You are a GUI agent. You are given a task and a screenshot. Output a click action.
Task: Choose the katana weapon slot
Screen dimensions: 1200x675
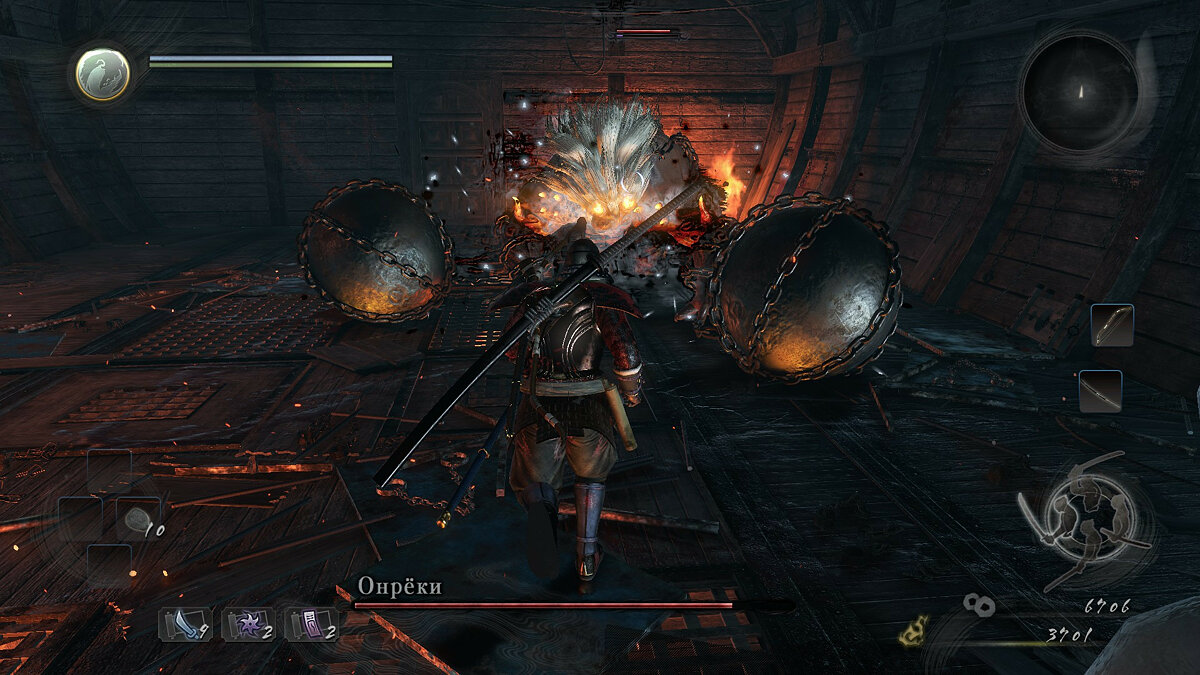point(1100,391)
